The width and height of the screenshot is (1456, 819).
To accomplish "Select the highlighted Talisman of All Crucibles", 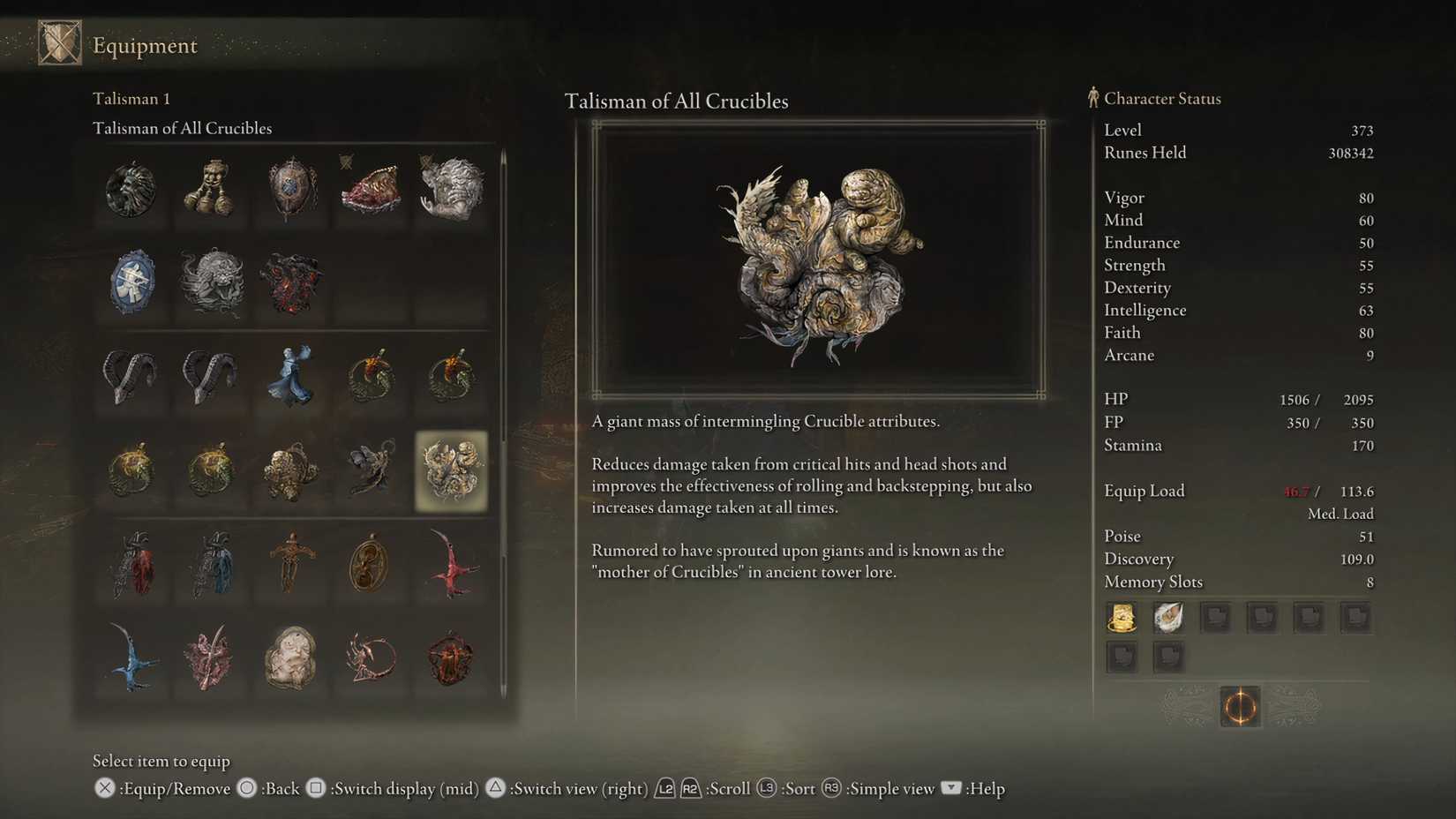I will (451, 472).
